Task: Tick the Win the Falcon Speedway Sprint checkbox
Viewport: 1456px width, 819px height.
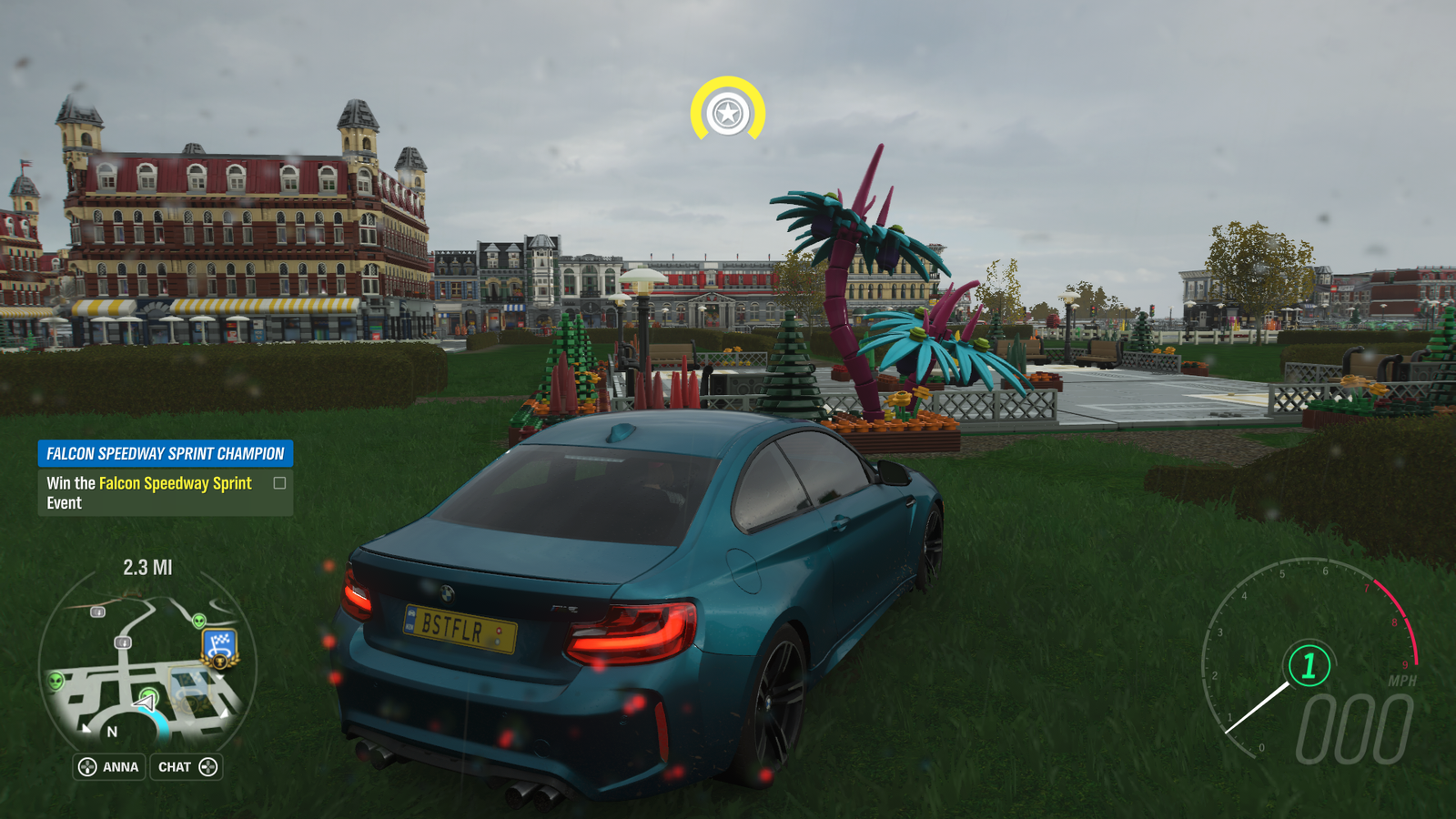Action: tap(279, 483)
